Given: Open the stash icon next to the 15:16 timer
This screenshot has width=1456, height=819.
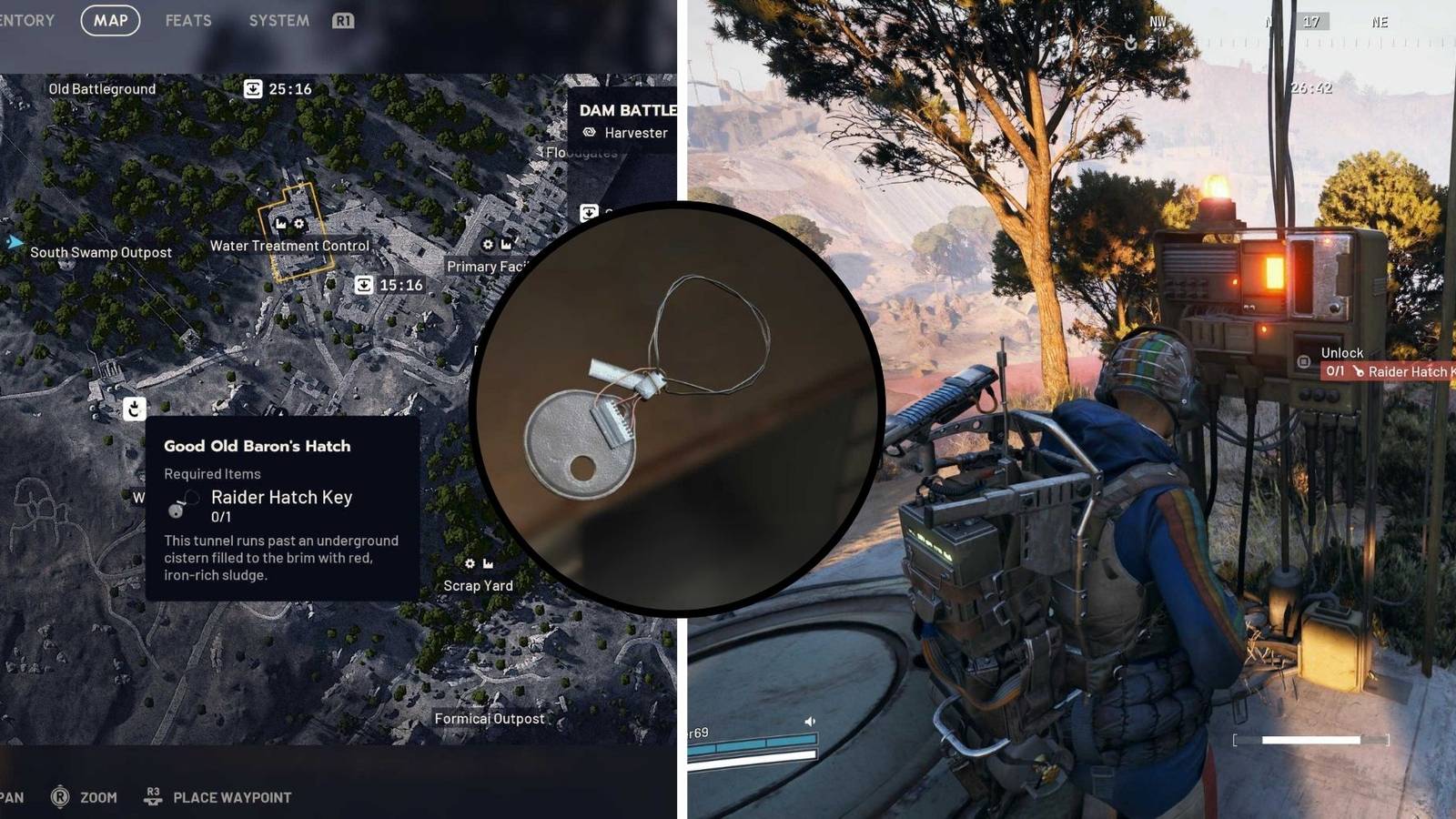Looking at the screenshot, I should pos(363,285).
